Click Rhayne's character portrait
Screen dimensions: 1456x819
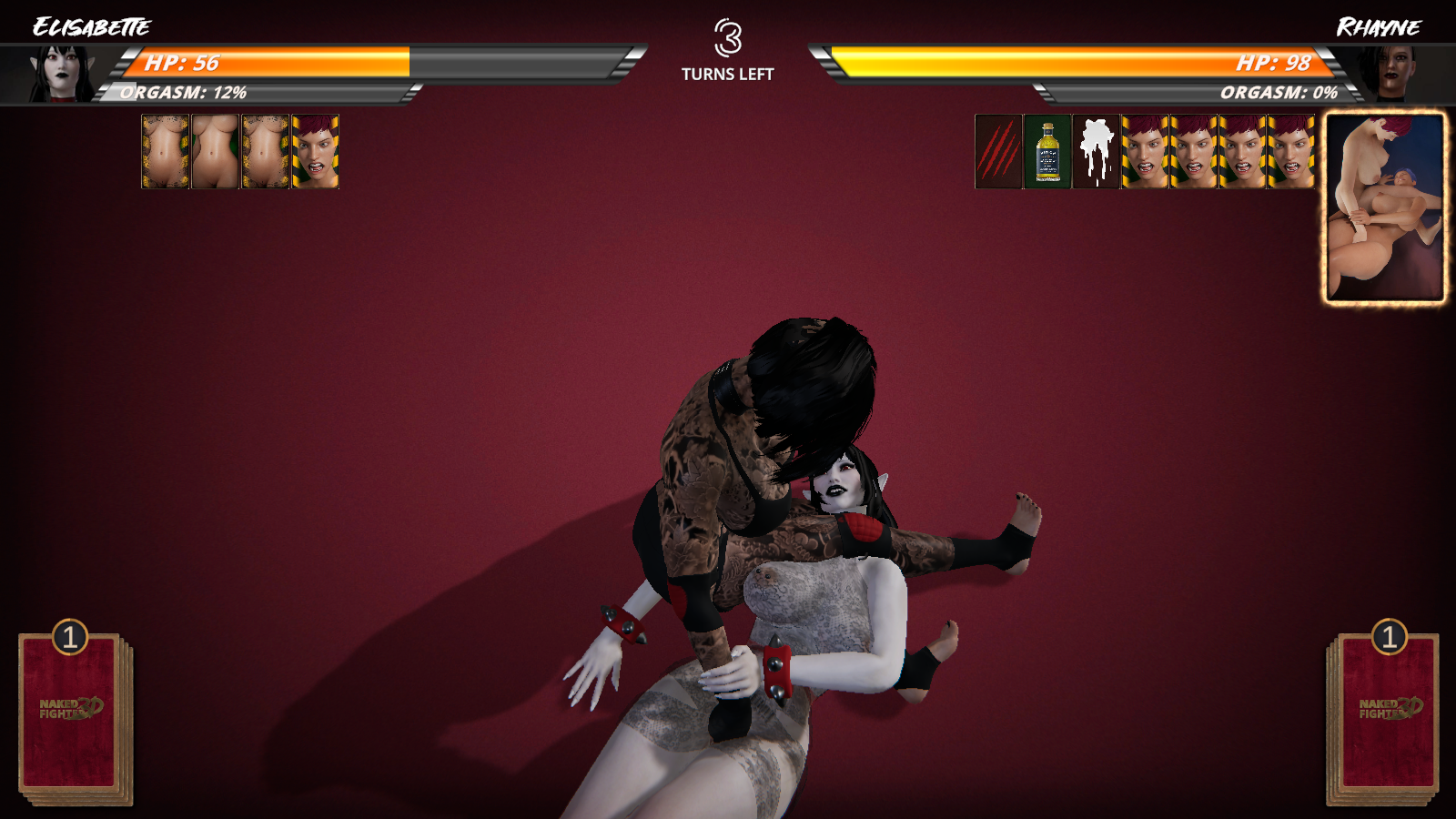click(x=1392, y=73)
